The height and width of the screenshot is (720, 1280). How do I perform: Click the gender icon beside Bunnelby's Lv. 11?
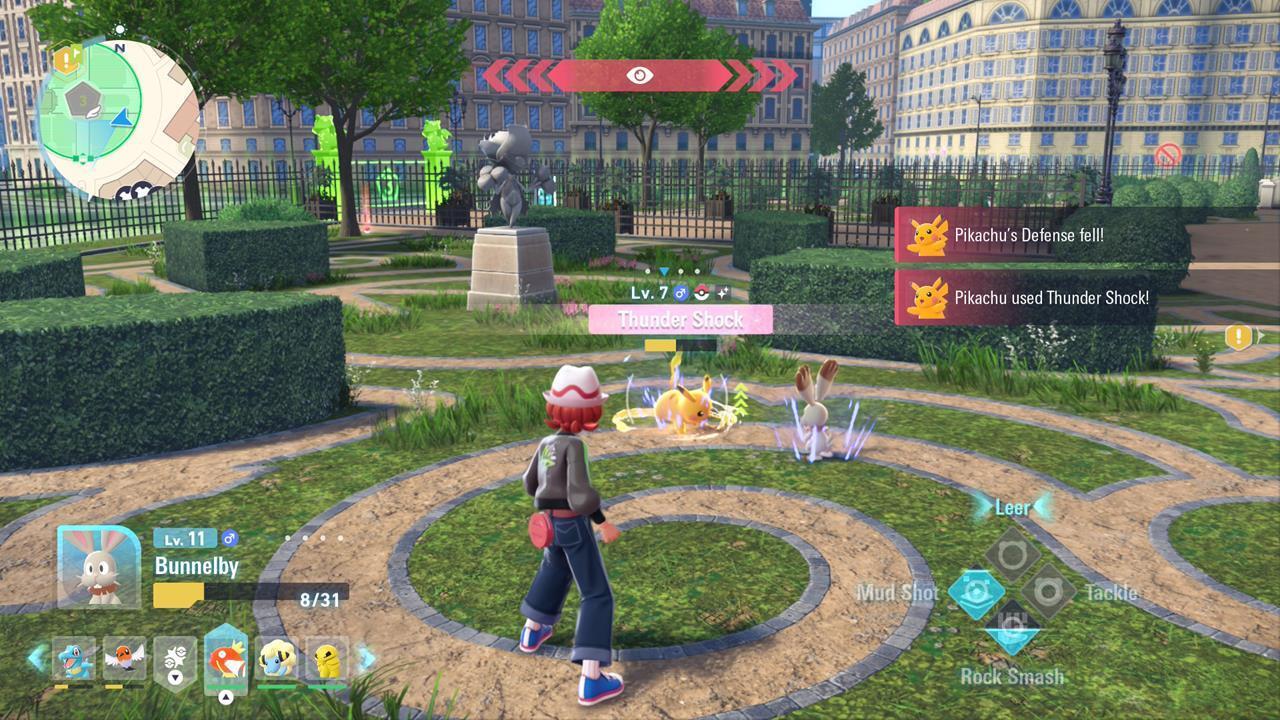point(232,538)
